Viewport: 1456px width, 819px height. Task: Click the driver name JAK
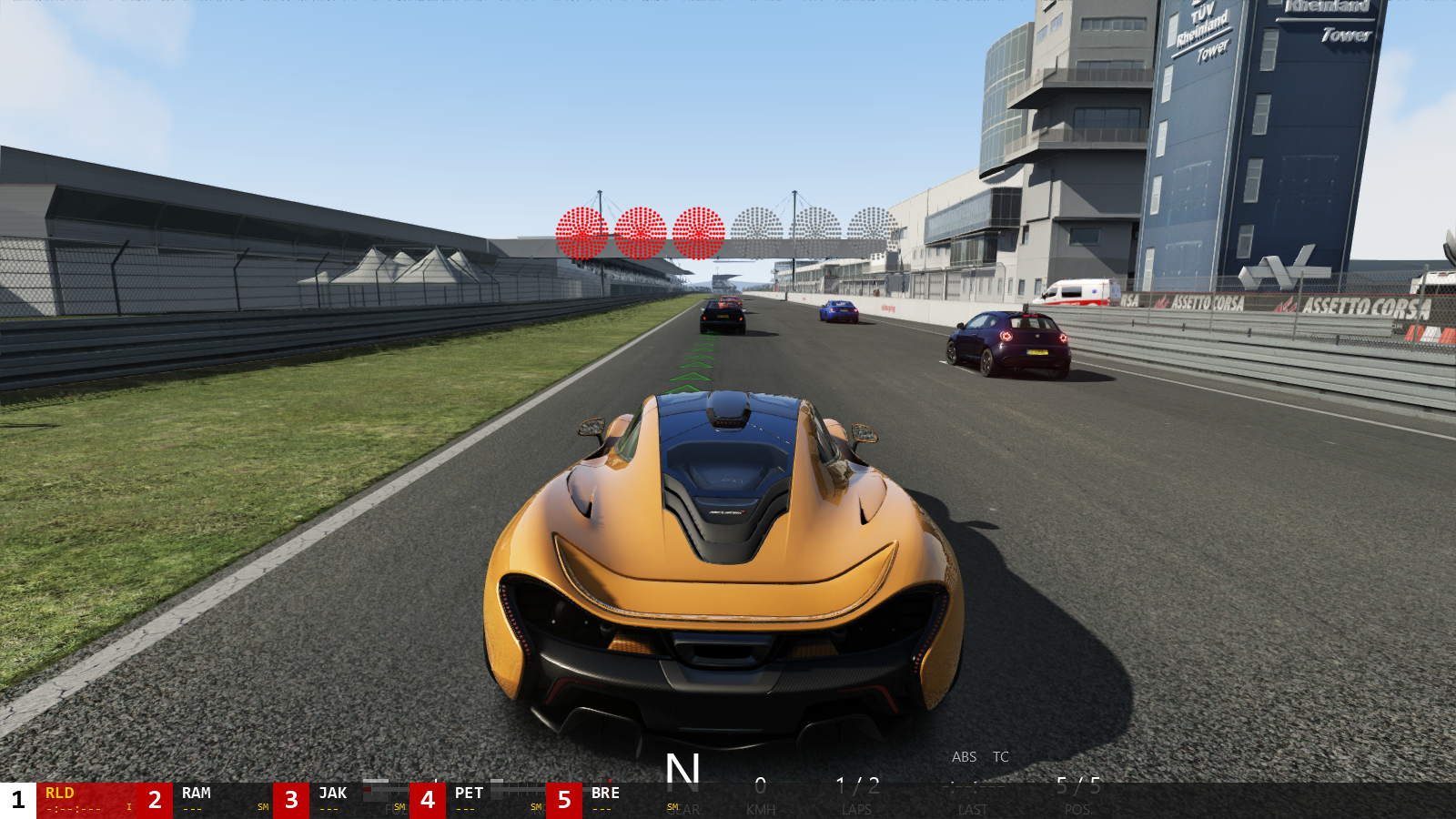[332, 793]
